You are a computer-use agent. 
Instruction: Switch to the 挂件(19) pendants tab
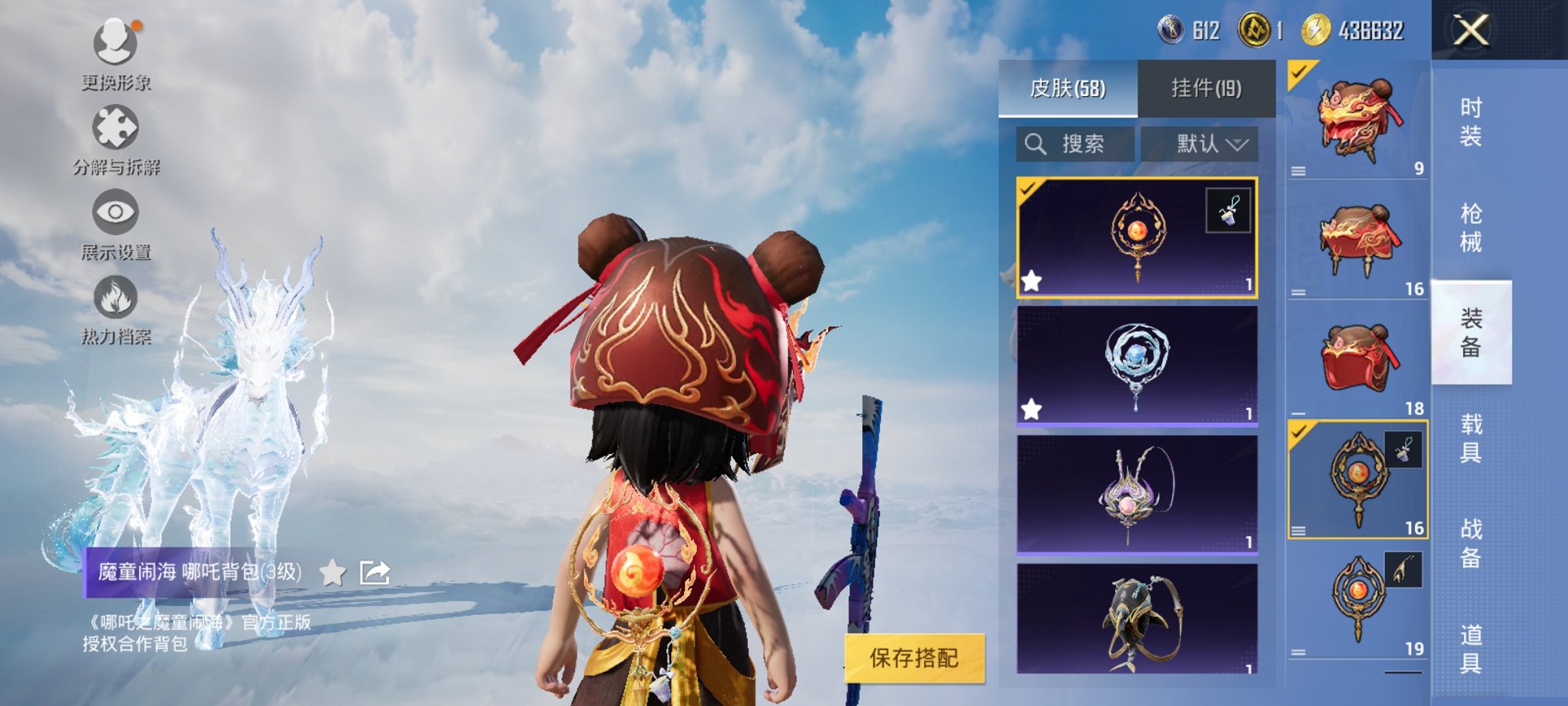tap(1207, 88)
